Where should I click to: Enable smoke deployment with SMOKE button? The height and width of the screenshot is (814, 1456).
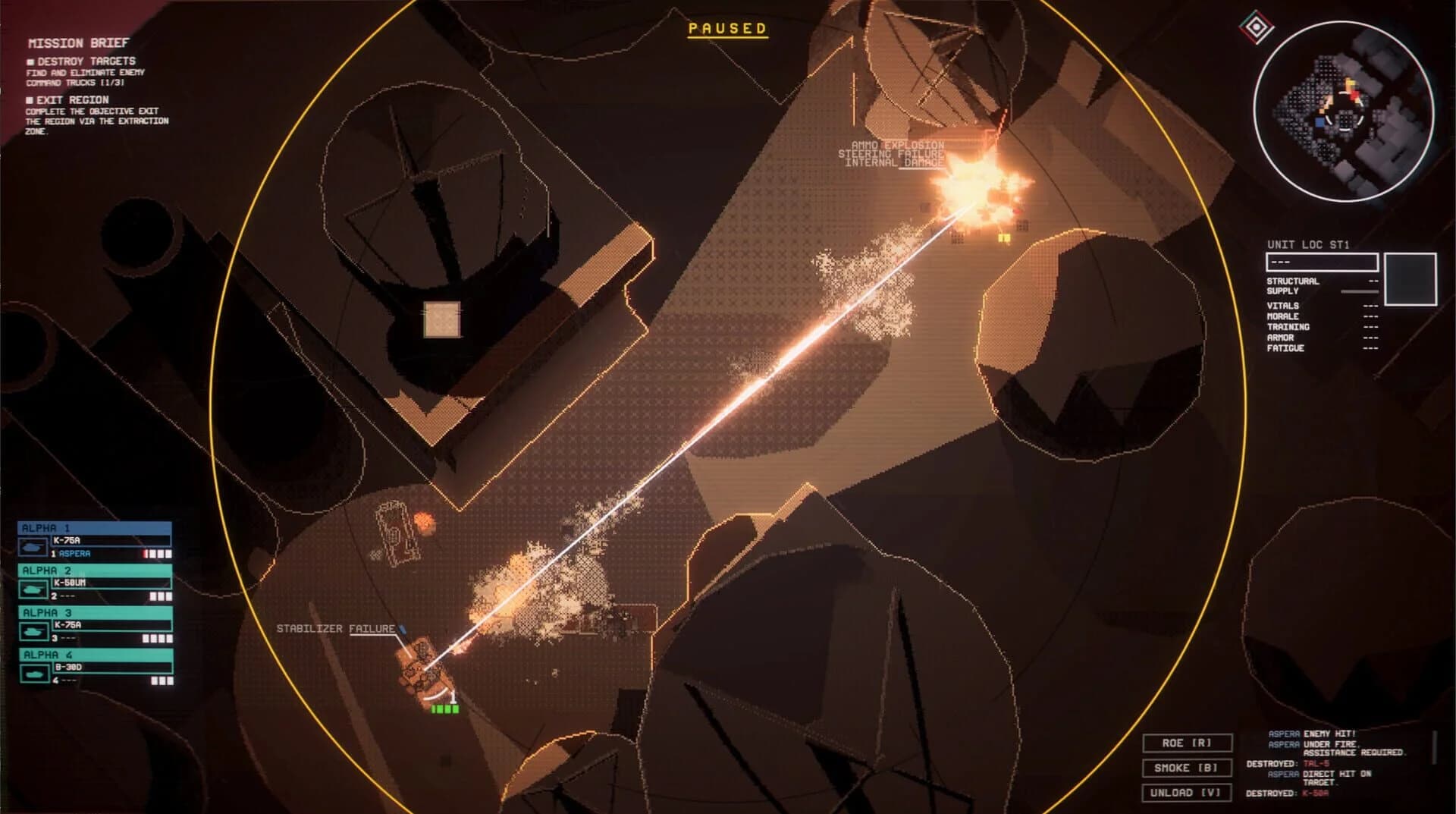pos(1188,768)
